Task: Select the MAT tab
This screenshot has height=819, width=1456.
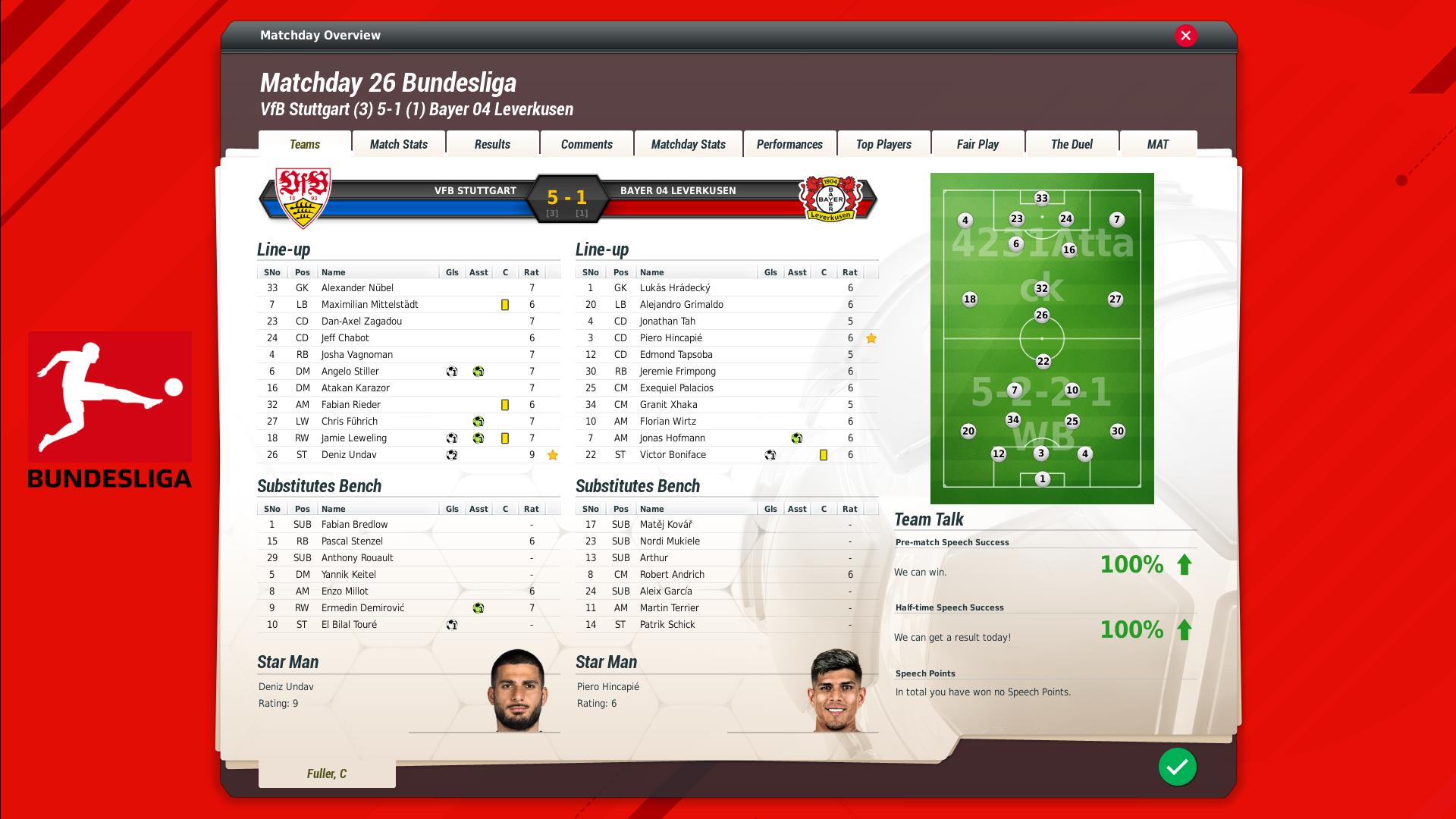Action: tap(1157, 144)
